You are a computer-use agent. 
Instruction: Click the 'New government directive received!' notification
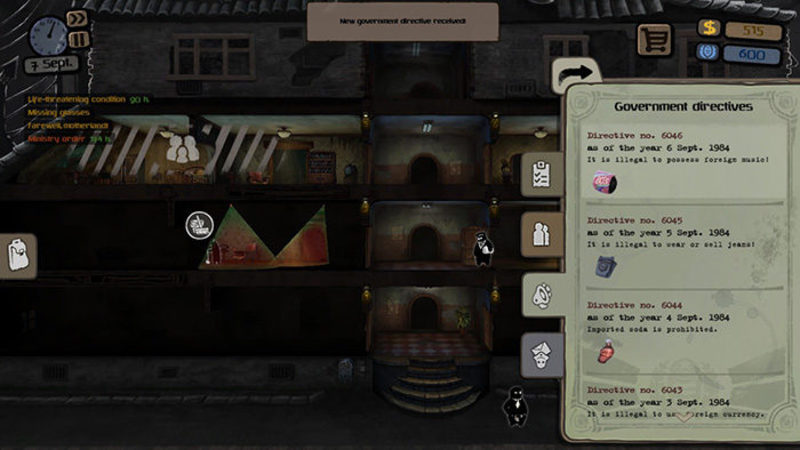coord(402,21)
